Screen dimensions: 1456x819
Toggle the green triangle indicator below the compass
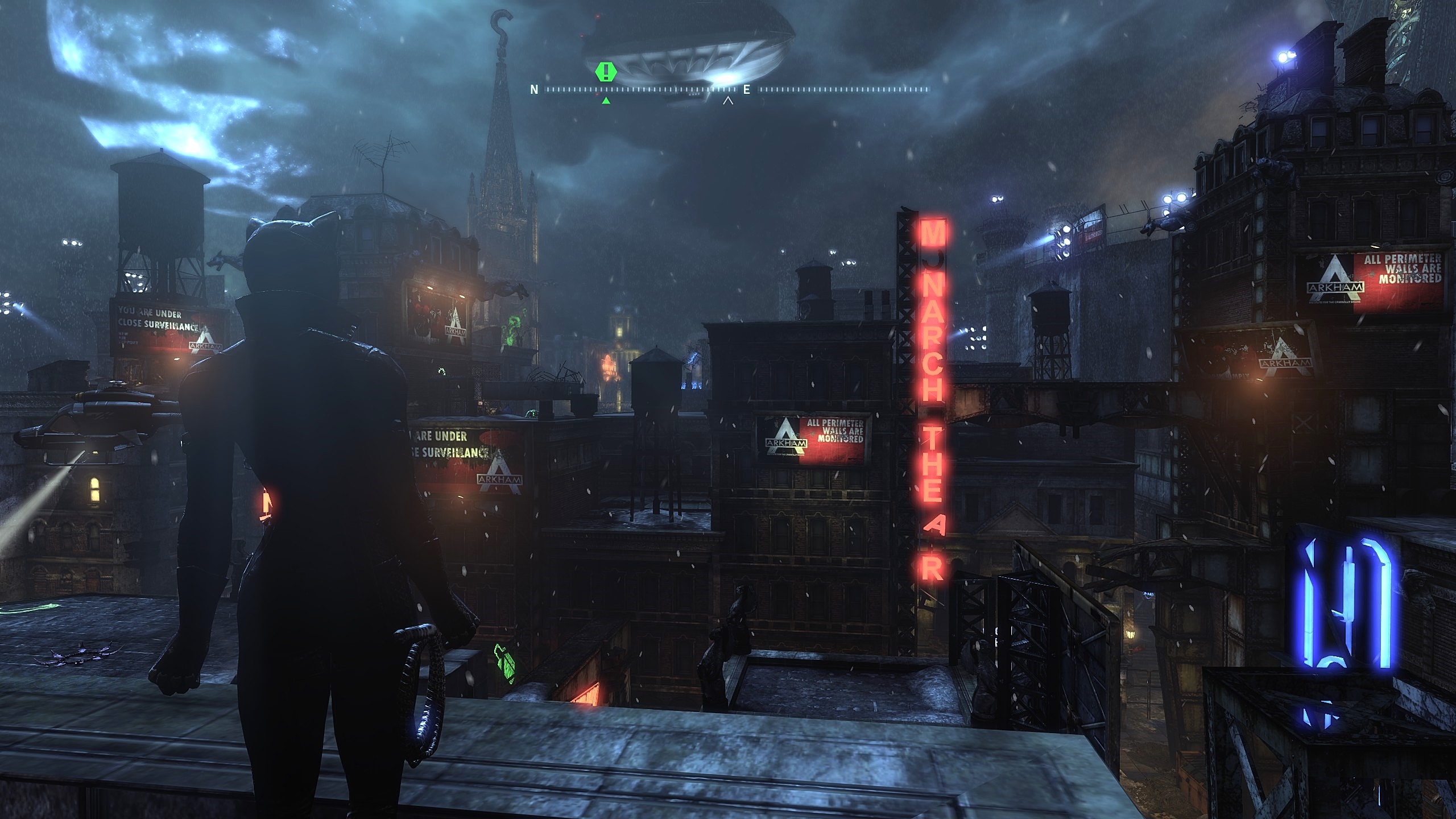(605, 100)
